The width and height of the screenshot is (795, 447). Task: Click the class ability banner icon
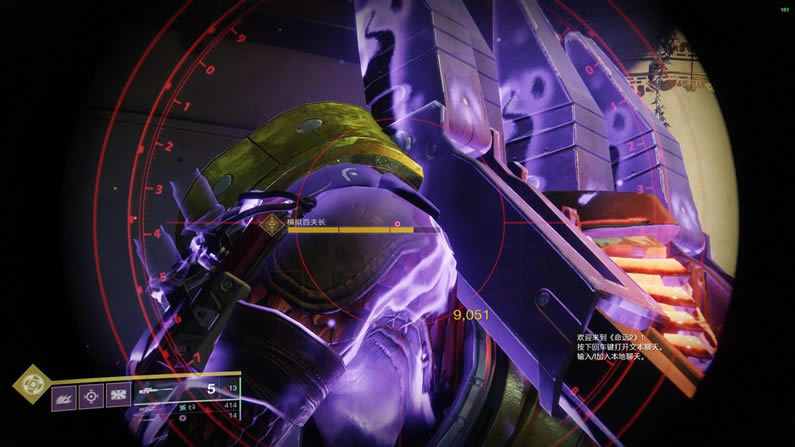click(119, 397)
